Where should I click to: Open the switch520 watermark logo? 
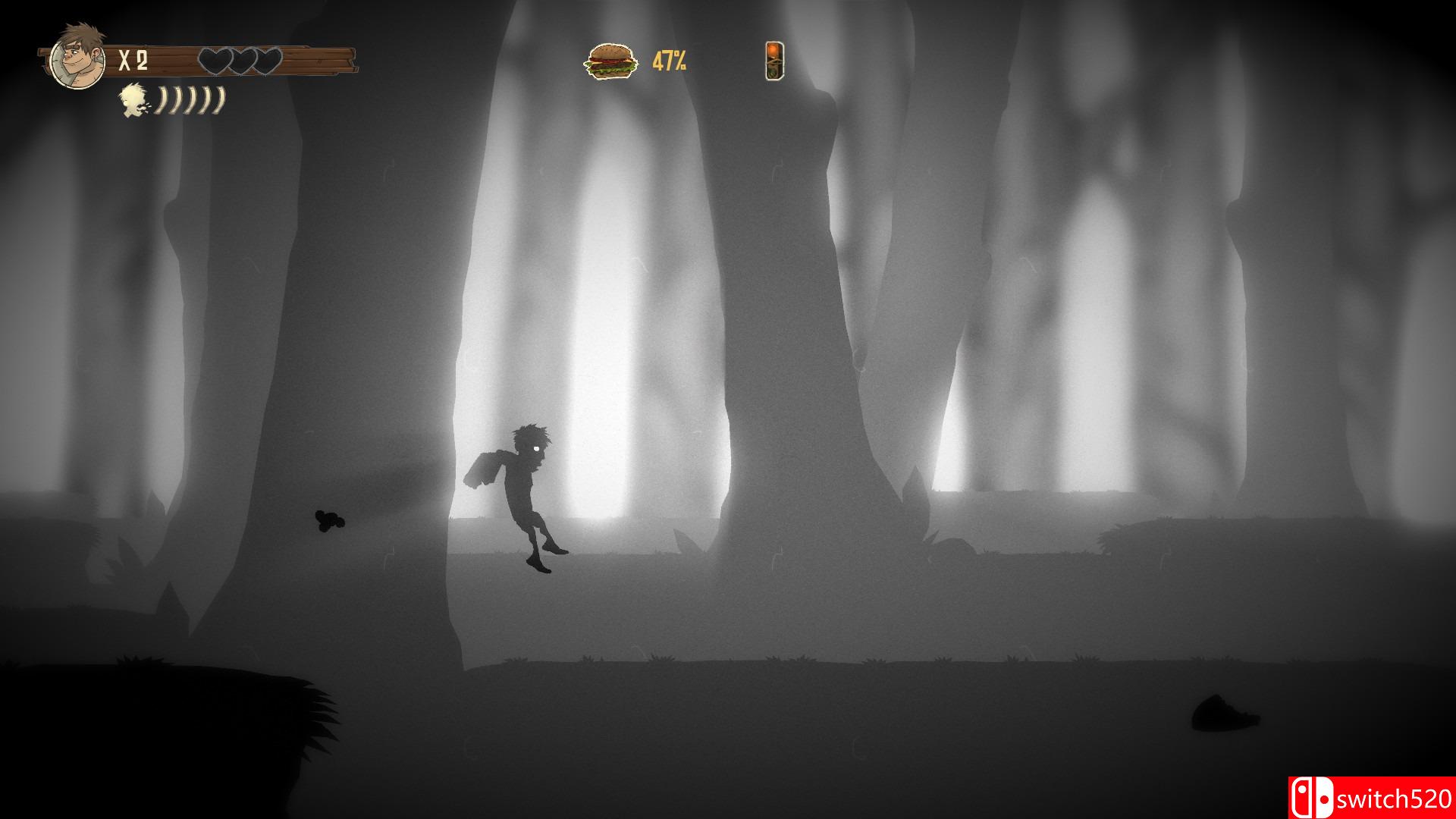(x=1371, y=798)
